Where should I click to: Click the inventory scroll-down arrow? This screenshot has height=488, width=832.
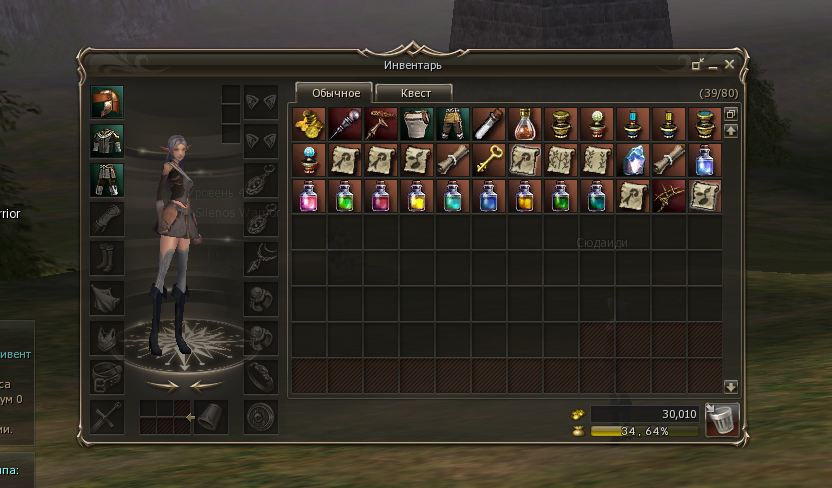coord(730,386)
